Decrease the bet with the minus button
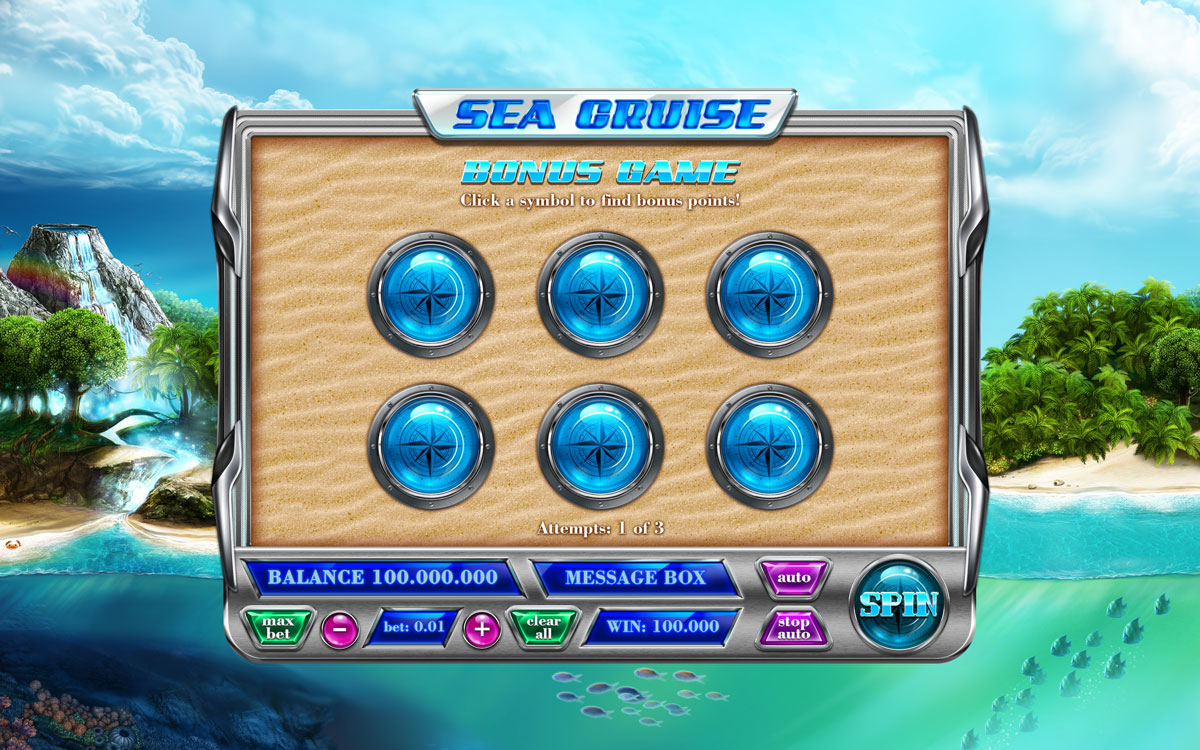1200x750 pixels. tap(340, 629)
